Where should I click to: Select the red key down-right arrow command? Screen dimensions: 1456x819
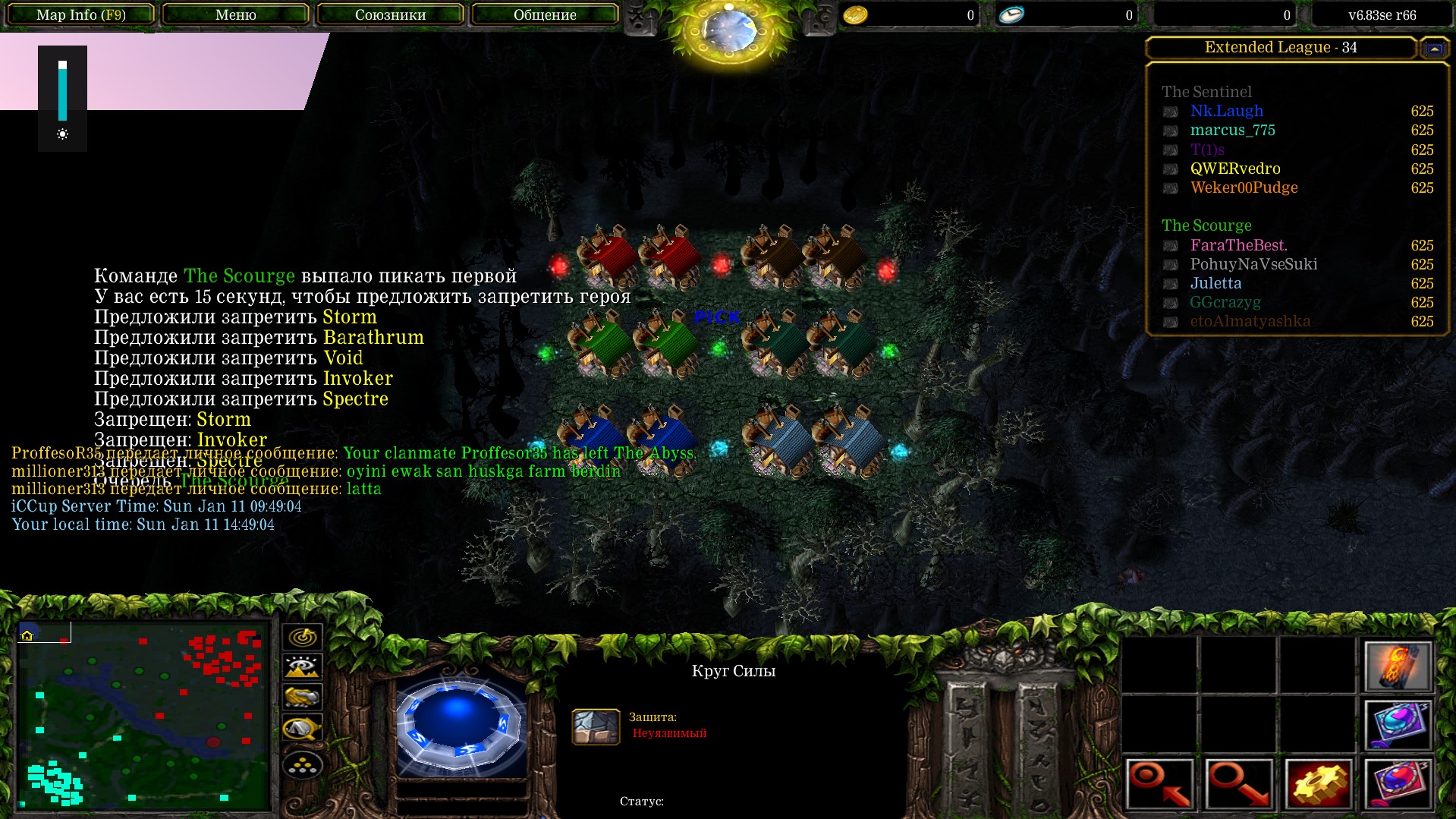click(1239, 783)
